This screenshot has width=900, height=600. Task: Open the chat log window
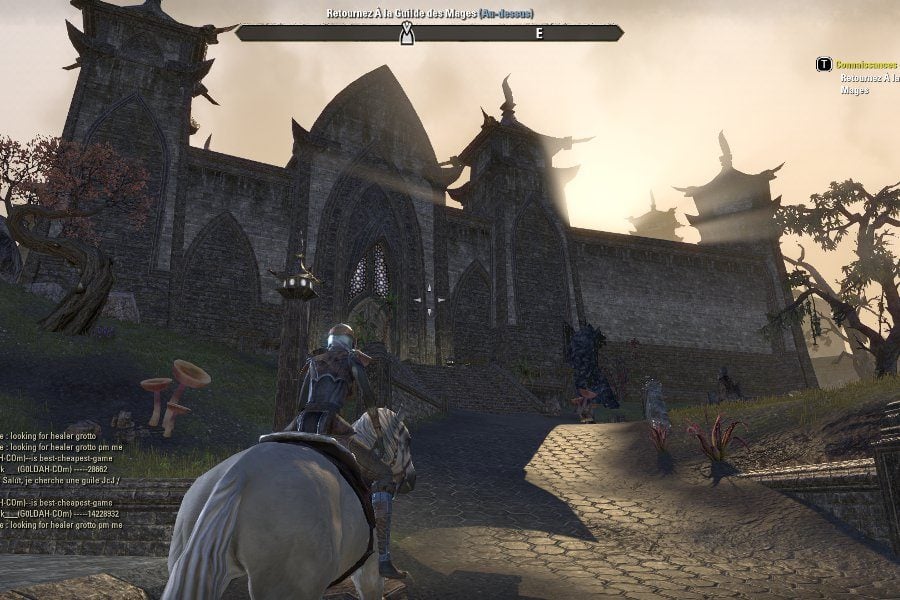62,480
